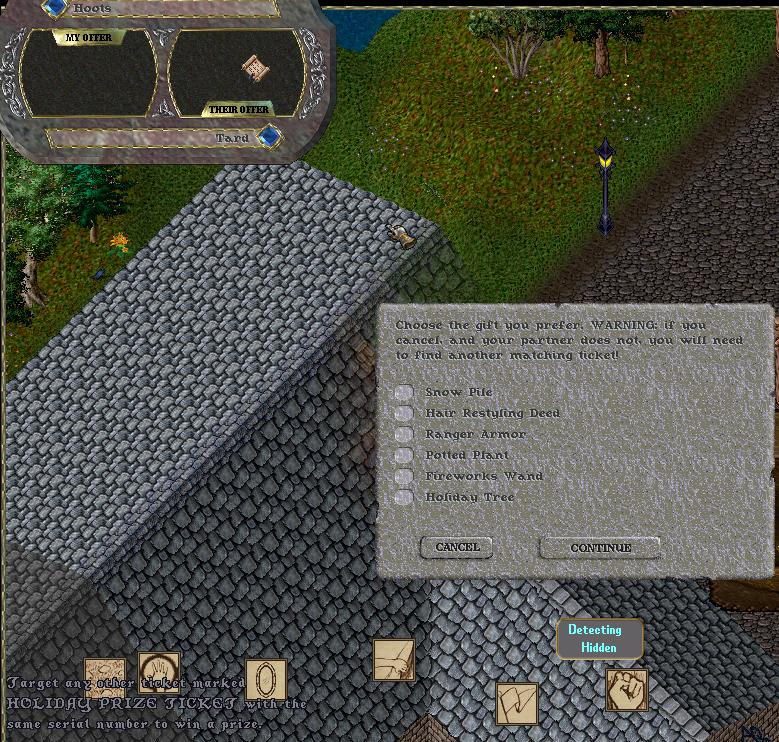Select the Snow Pile gift option

404,392
